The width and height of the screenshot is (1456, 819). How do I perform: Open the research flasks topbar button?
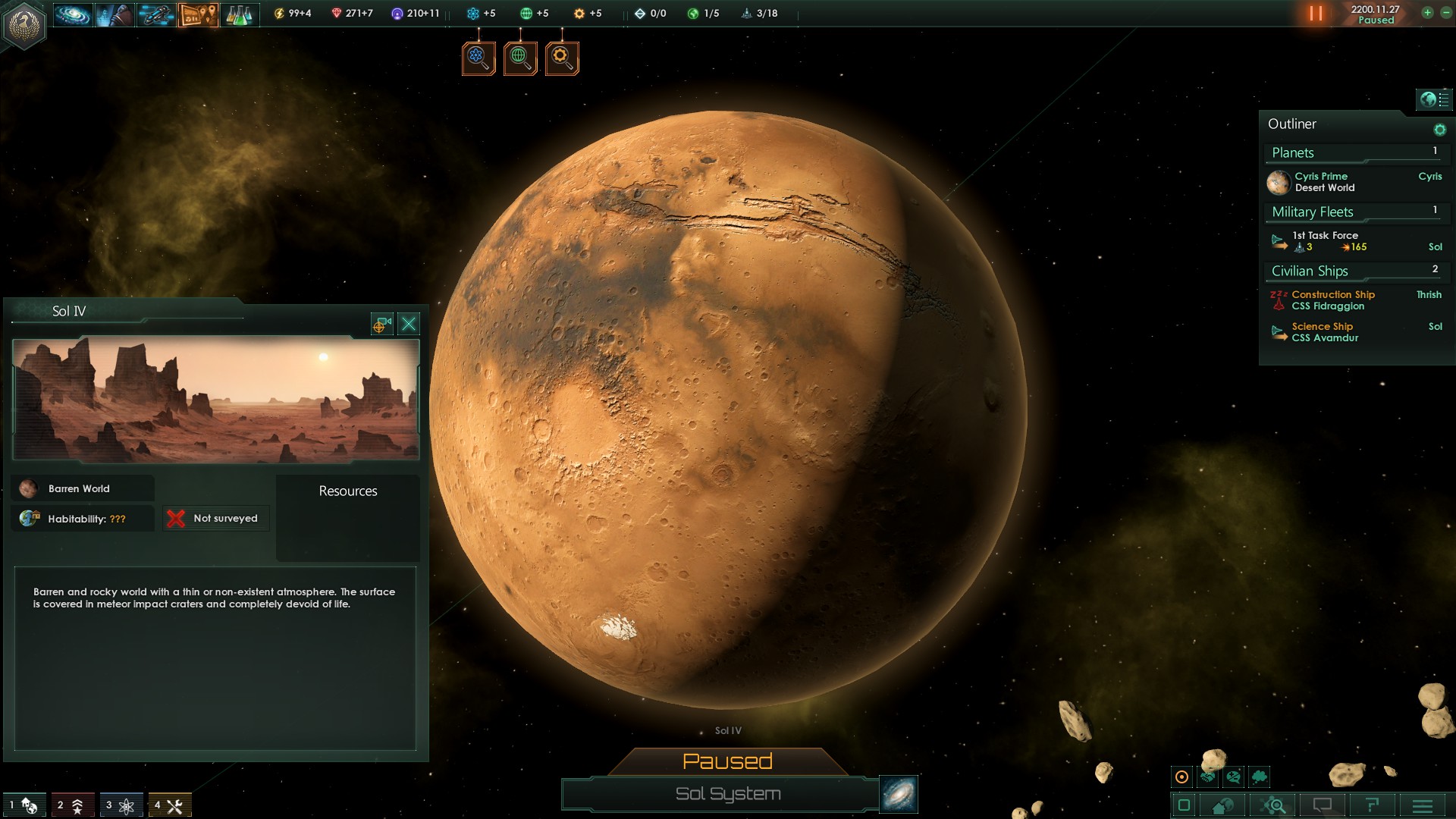pos(239,14)
